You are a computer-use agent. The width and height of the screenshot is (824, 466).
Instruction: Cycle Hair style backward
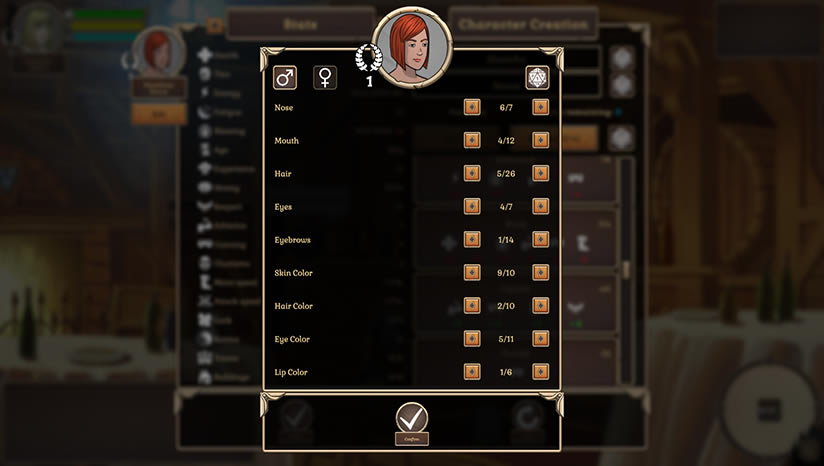(472, 173)
